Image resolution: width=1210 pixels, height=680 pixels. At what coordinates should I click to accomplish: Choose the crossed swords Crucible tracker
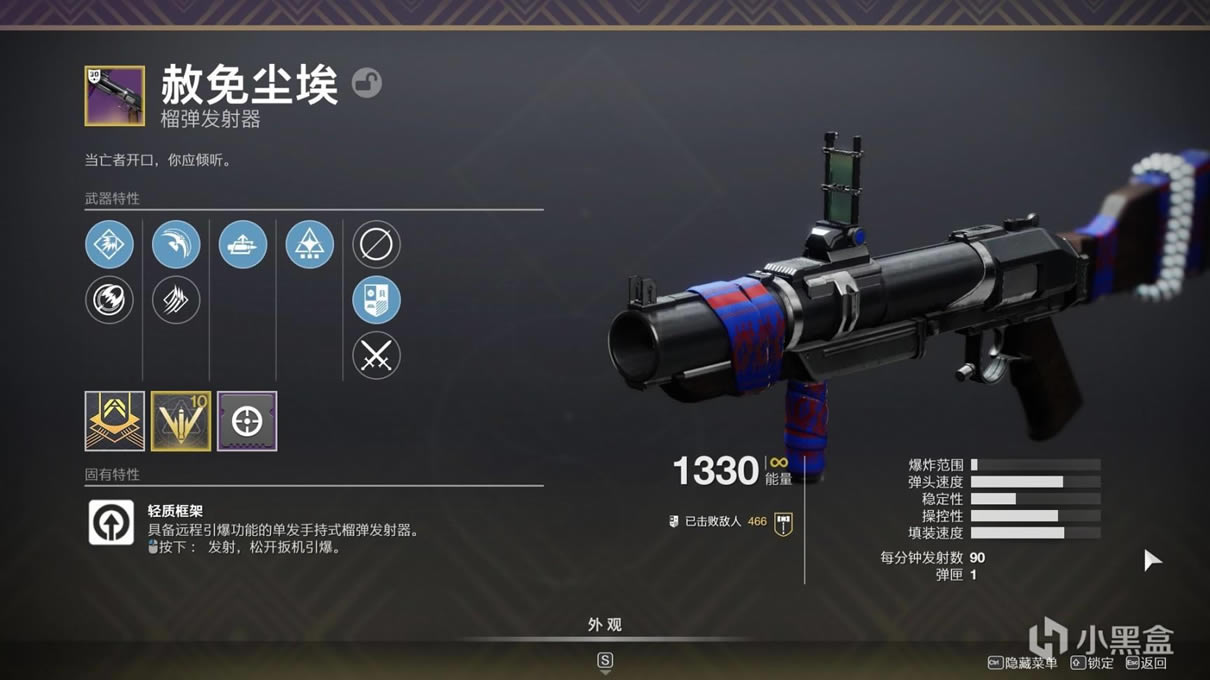376,355
